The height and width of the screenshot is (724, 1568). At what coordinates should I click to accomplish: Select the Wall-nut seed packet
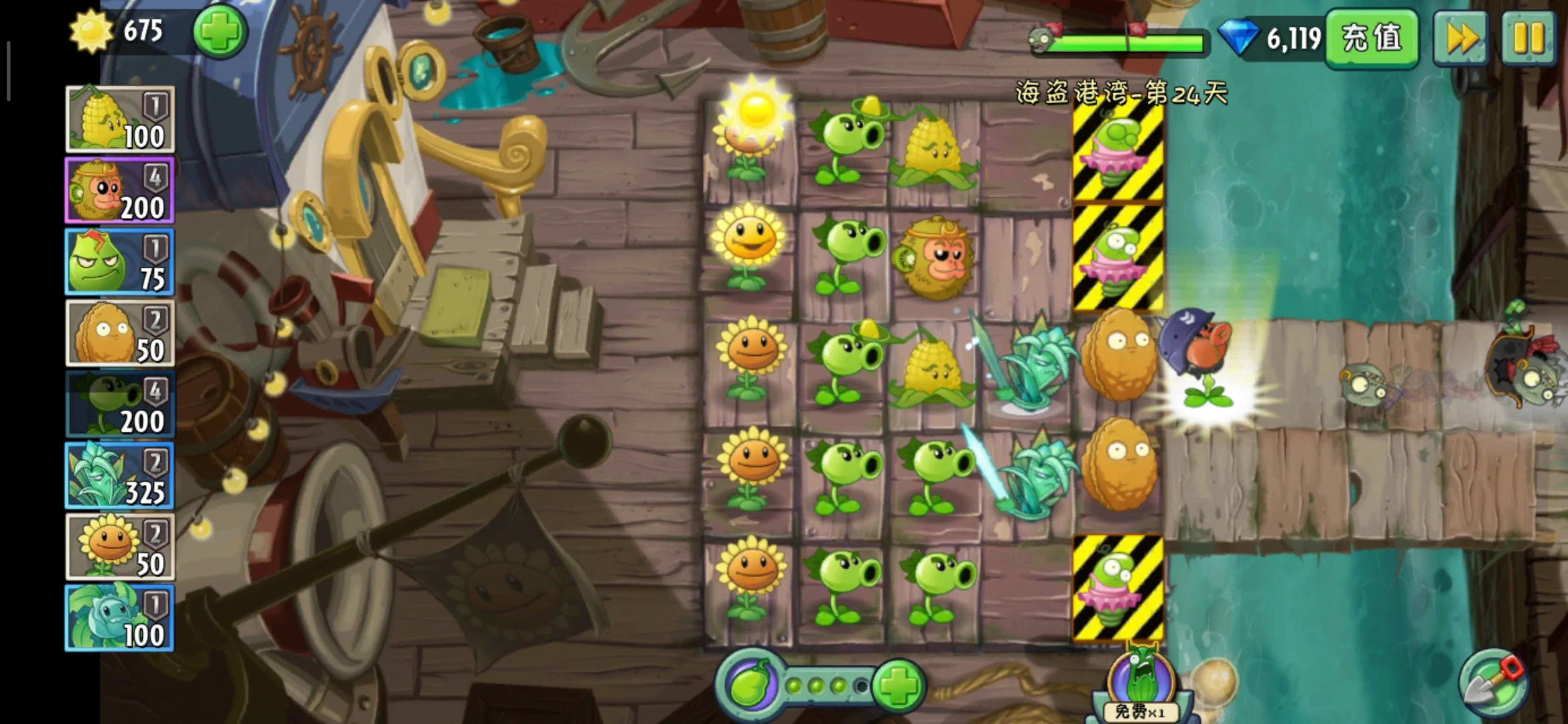pyautogui.click(x=120, y=333)
